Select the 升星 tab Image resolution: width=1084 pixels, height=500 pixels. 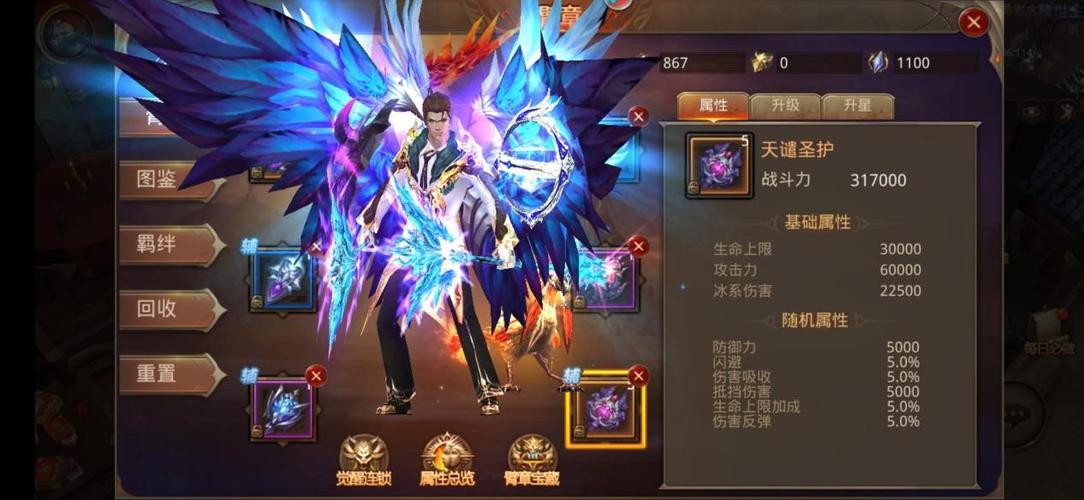(857, 106)
